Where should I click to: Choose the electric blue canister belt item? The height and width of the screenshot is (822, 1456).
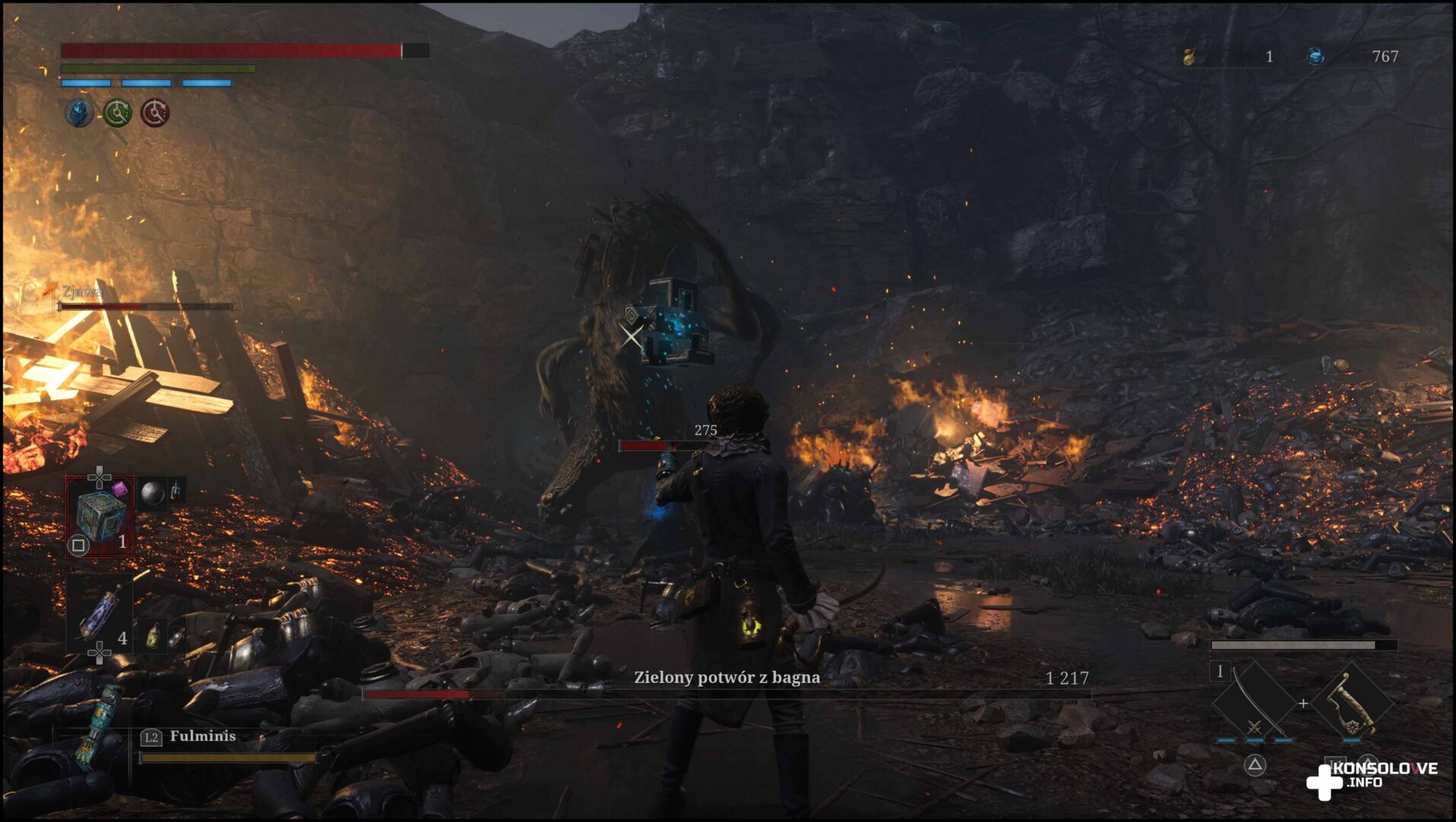click(x=100, y=614)
